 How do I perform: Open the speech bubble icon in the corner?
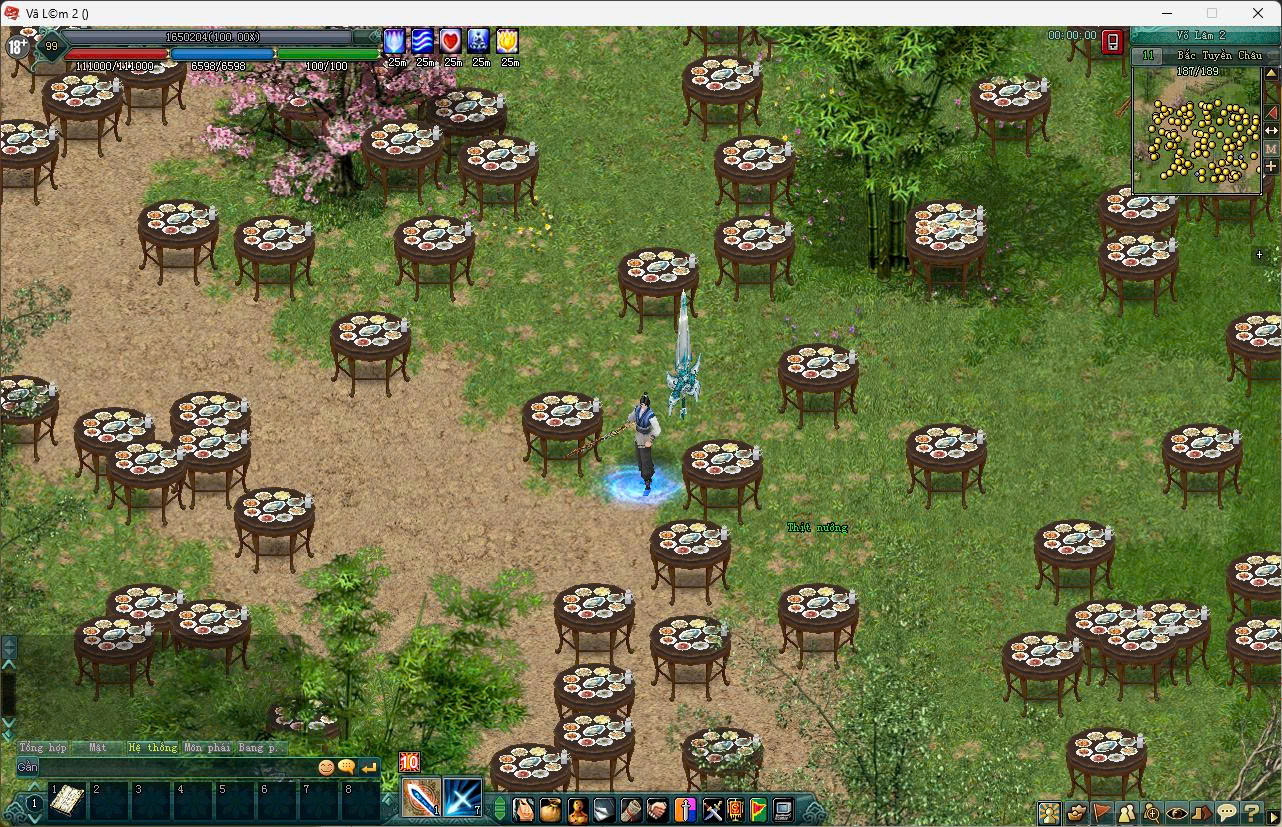click(x=1227, y=812)
